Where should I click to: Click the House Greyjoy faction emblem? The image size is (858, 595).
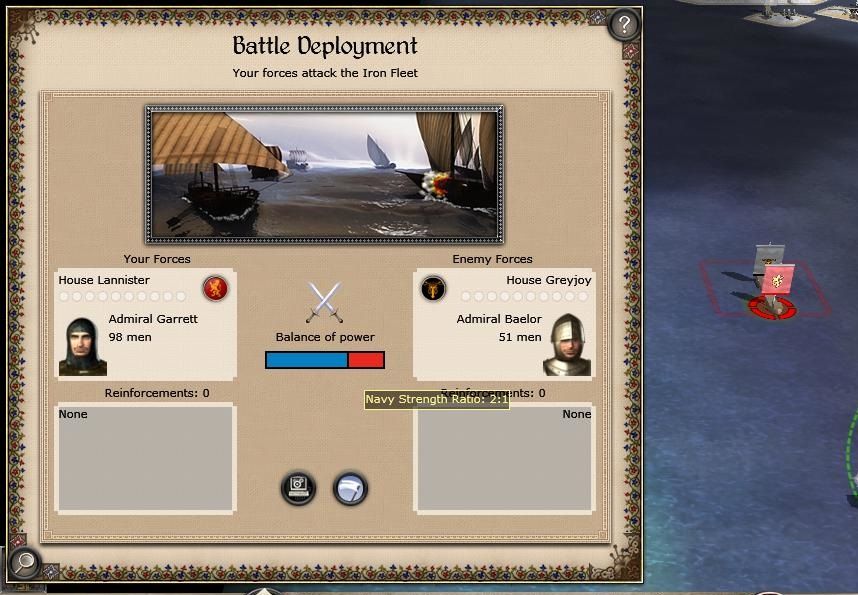tap(433, 289)
